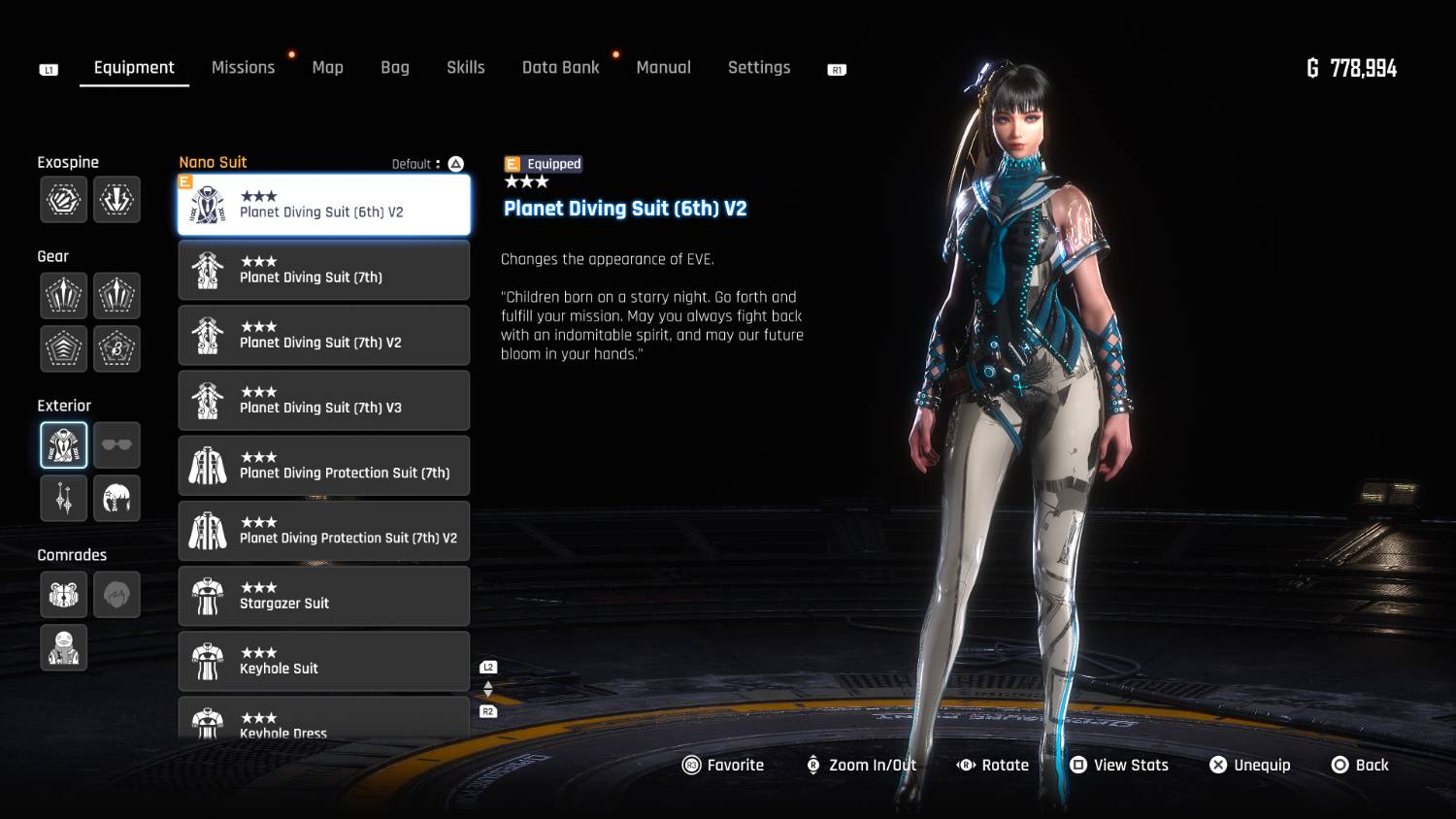The image size is (1456, 819).
Task: Show the Manual tab
Action: pos(663,68)
